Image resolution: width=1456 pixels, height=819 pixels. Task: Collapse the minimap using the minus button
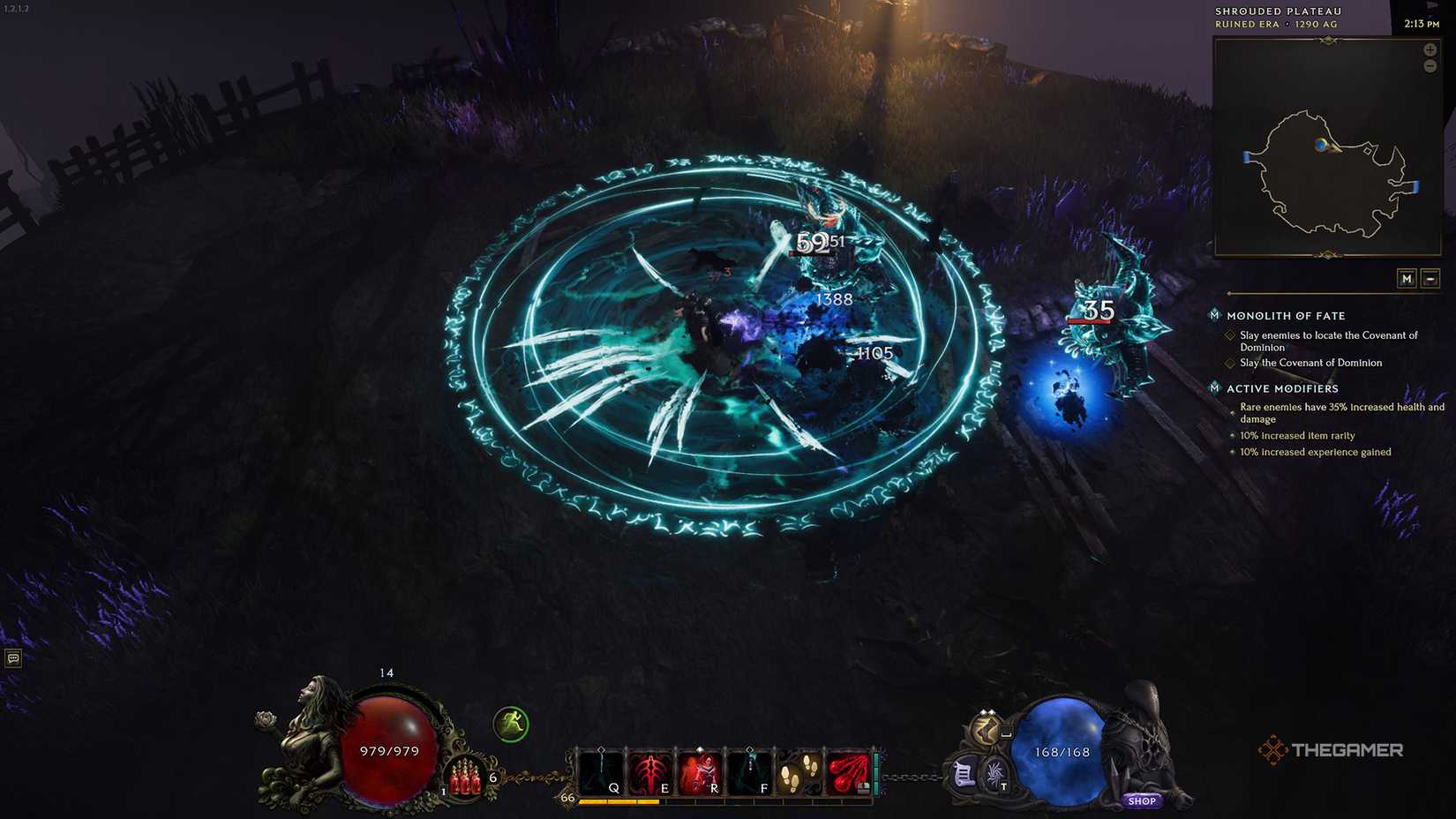click(x=1431, y=278)
